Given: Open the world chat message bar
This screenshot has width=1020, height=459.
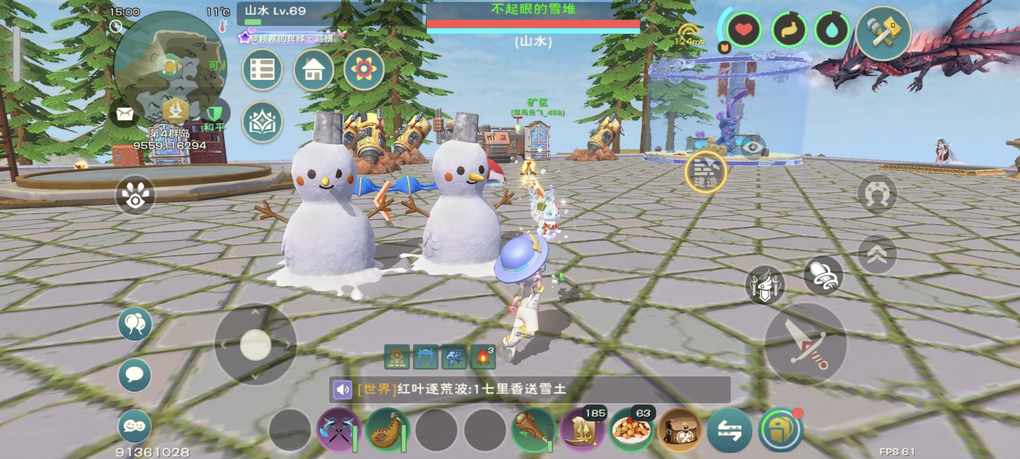Looking at the screenshot, I should pyautogui.click(x=530, y=390).
